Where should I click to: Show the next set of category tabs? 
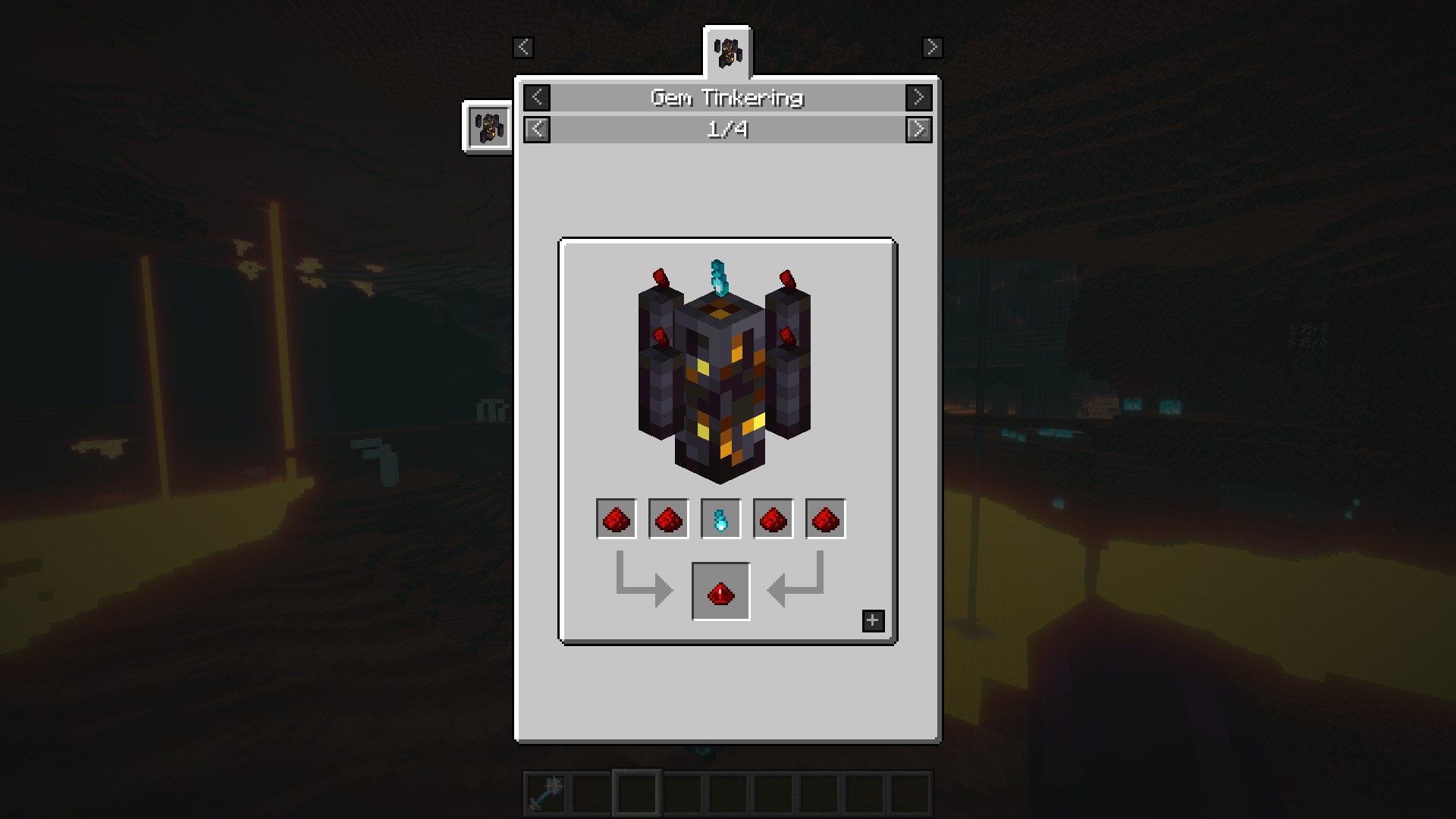point(932,48)
